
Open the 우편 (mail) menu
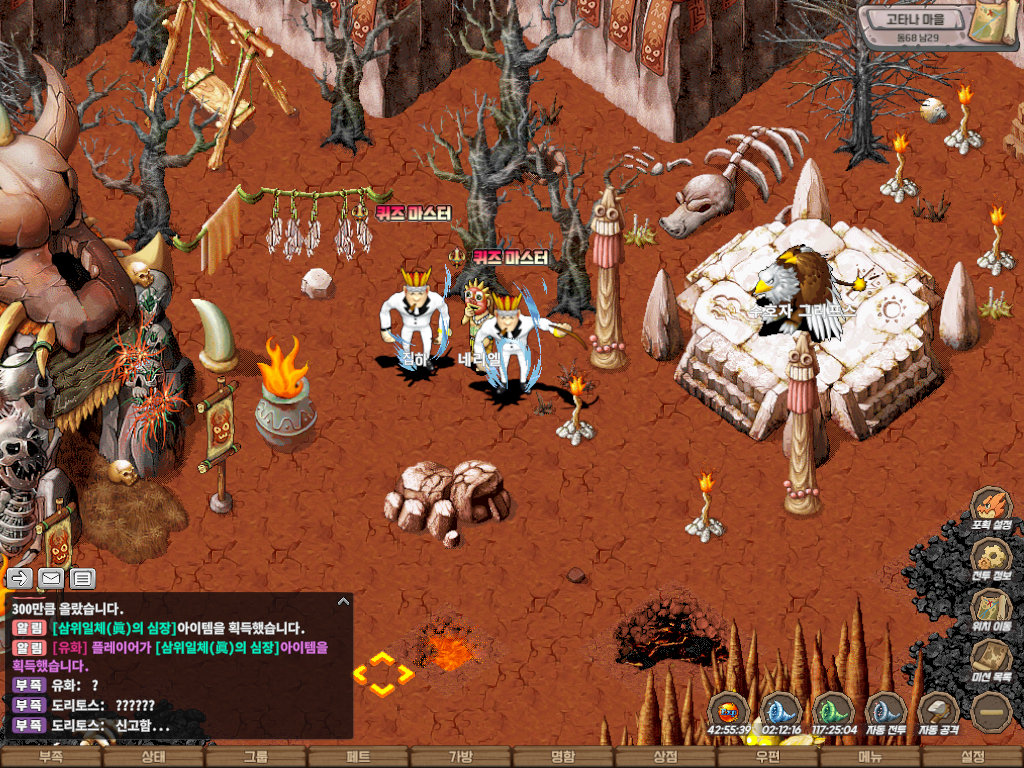tap(767, 757)
